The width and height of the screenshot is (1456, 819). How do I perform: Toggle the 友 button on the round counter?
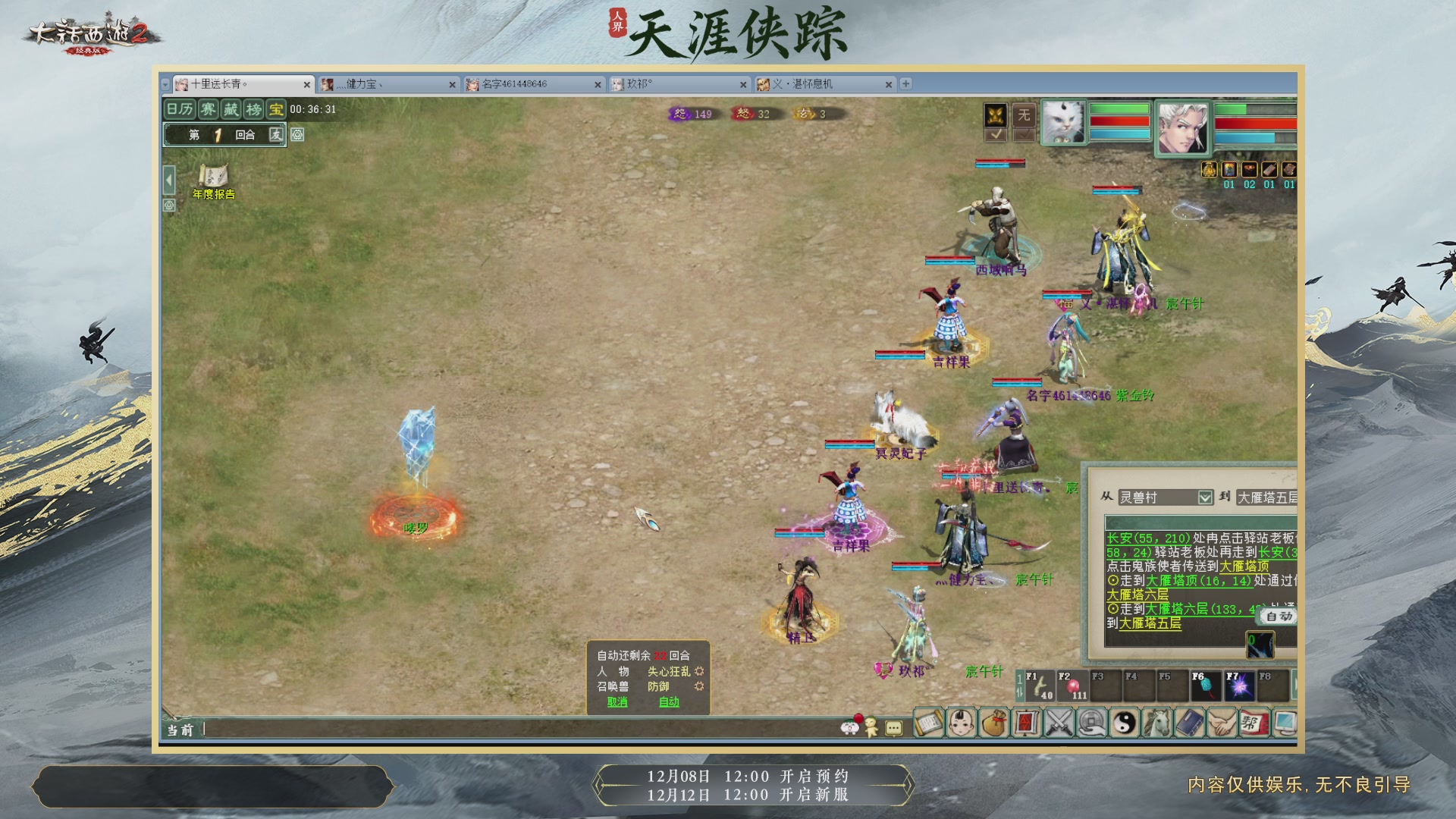275,136
